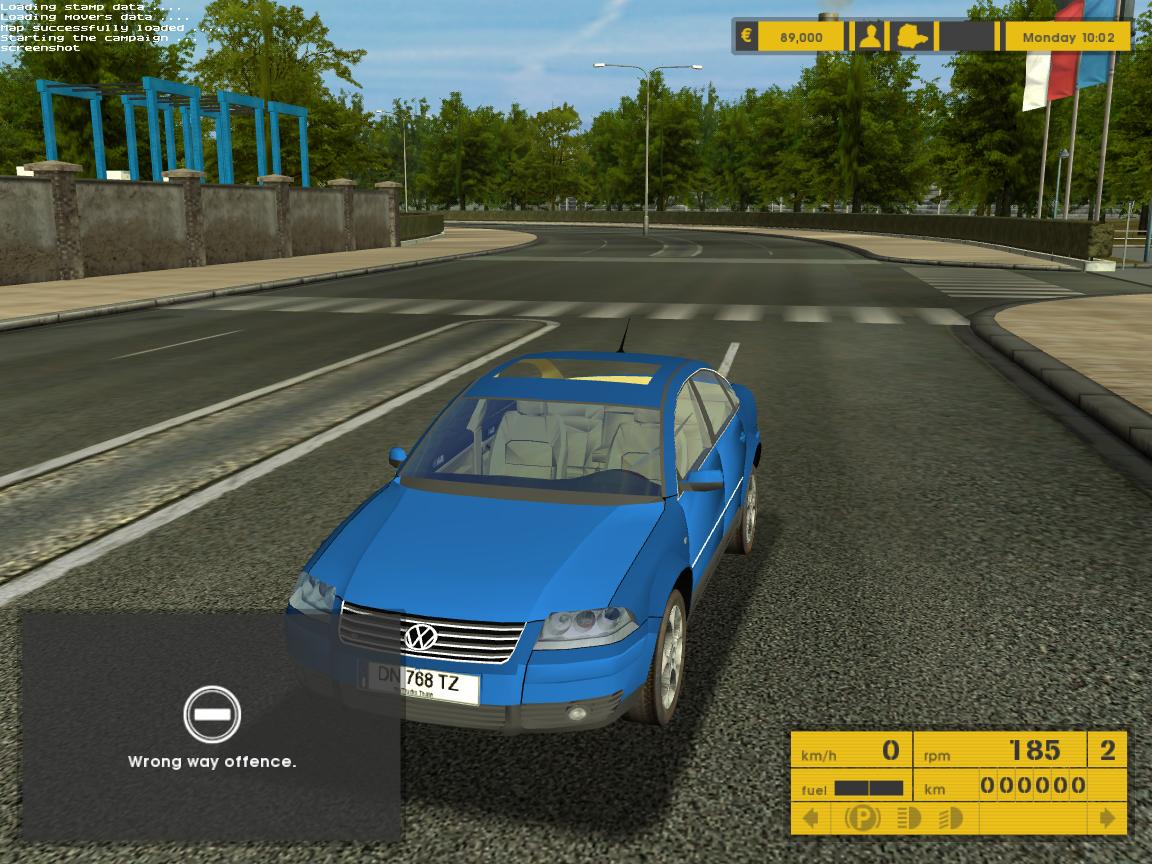Open the map via country outline icon
Screen dimensions: 1152x864
tap(913, 37)
